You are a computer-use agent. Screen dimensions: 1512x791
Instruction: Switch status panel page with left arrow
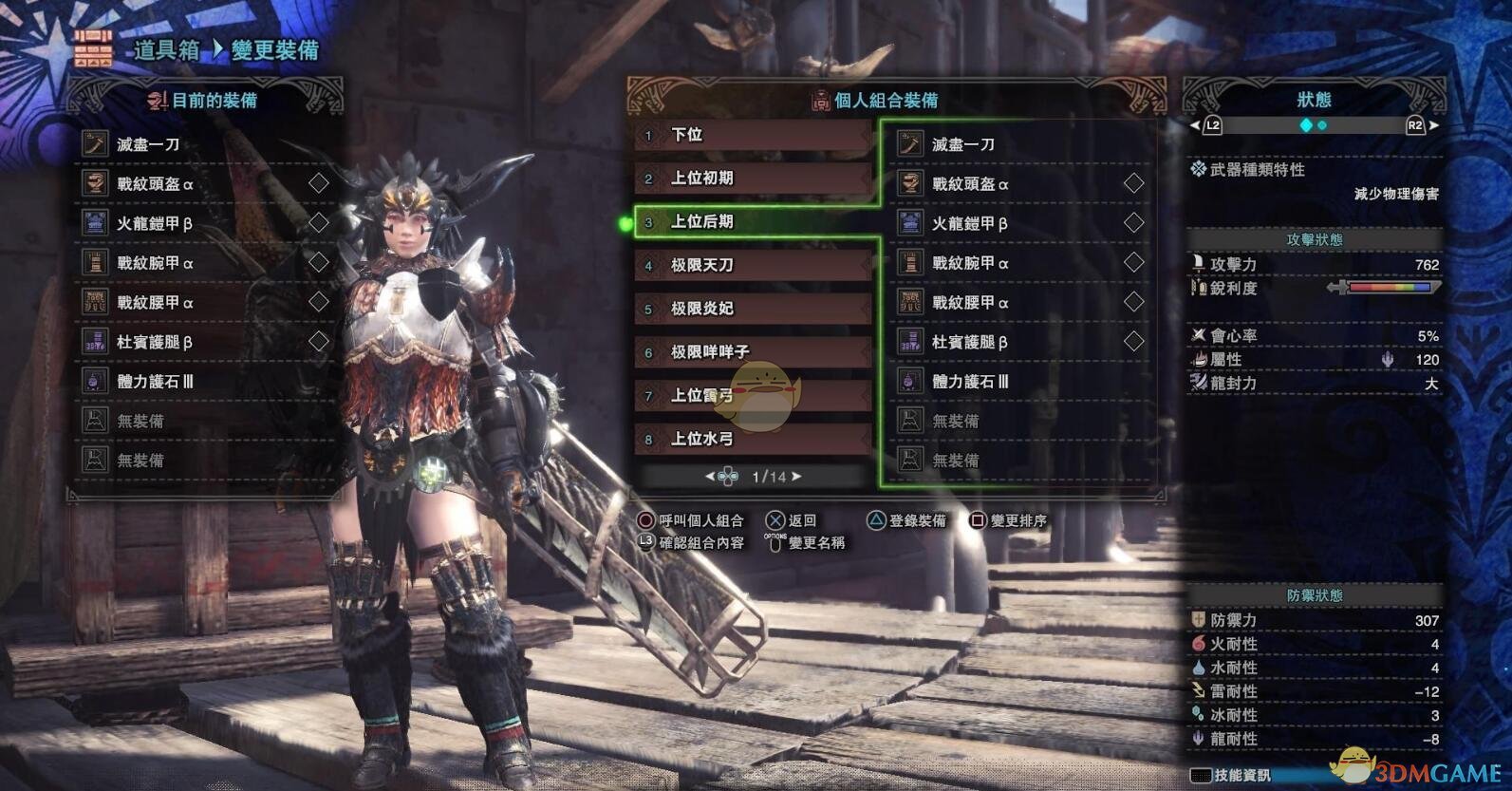(1195, 125)
